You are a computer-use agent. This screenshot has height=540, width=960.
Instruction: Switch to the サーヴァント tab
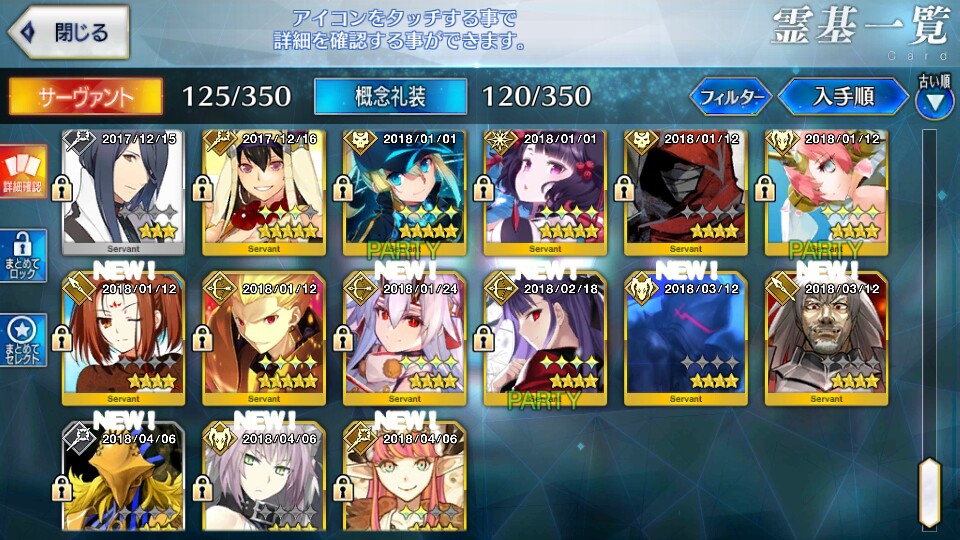[85, 96]
